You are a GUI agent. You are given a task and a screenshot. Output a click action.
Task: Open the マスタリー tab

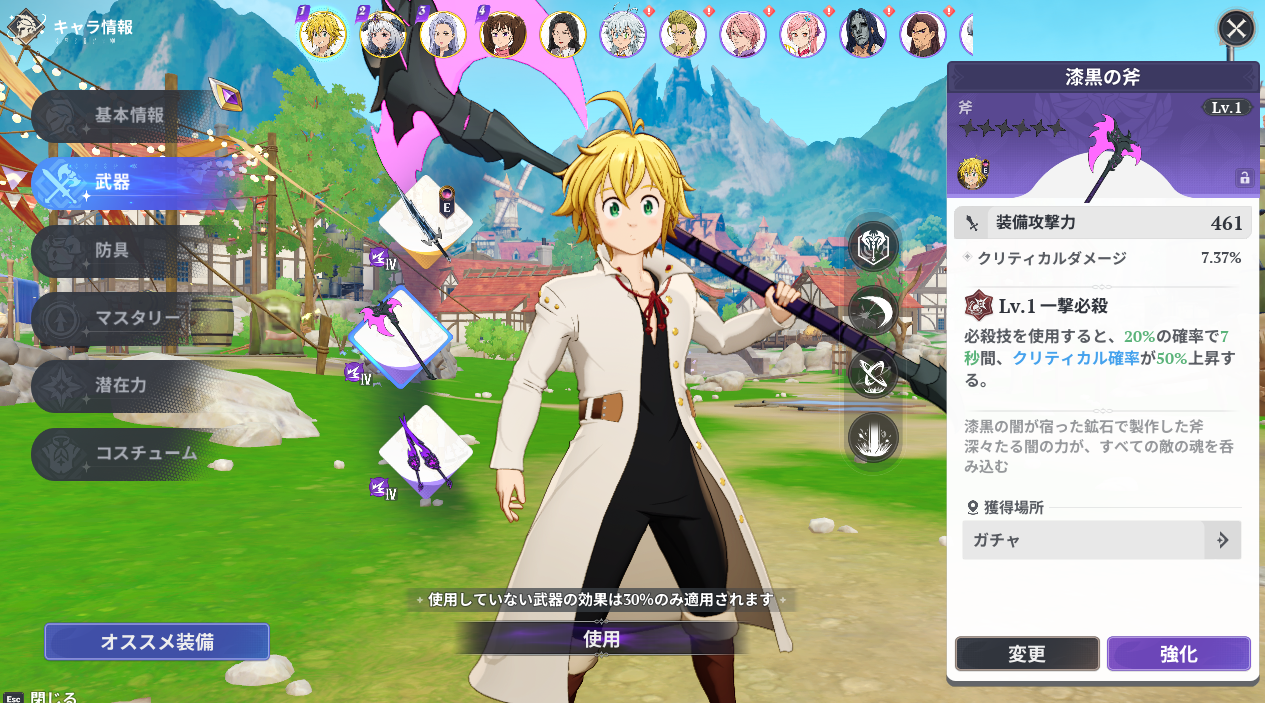coord(138,319)
